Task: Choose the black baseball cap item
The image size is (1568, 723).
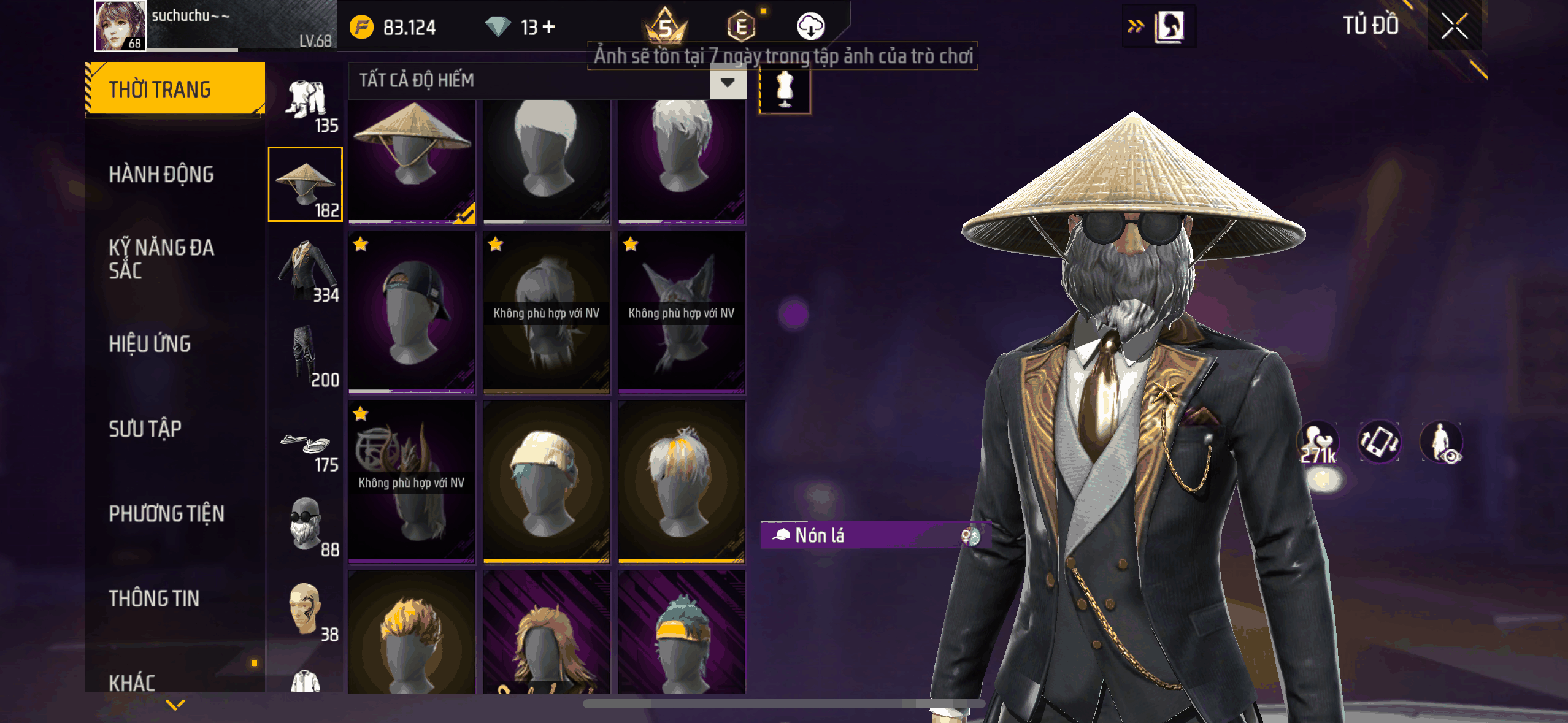Action: click(x=412, y=312)
